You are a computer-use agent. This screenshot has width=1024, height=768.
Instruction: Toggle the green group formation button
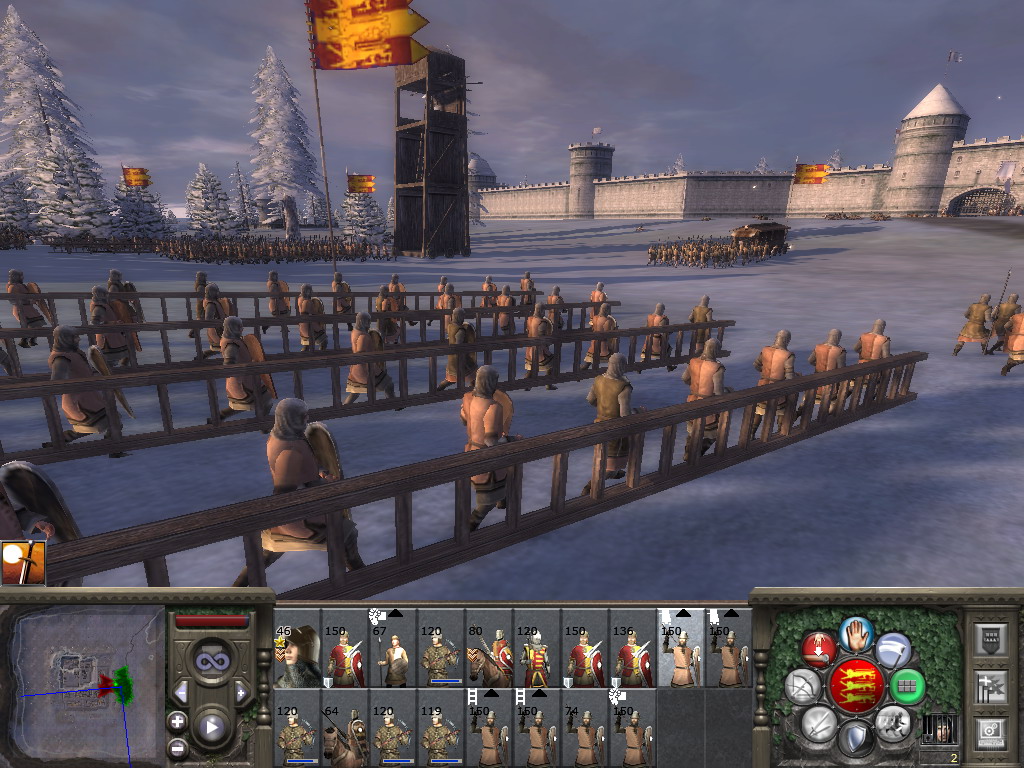pyautogui.click(x=907, y=687)
